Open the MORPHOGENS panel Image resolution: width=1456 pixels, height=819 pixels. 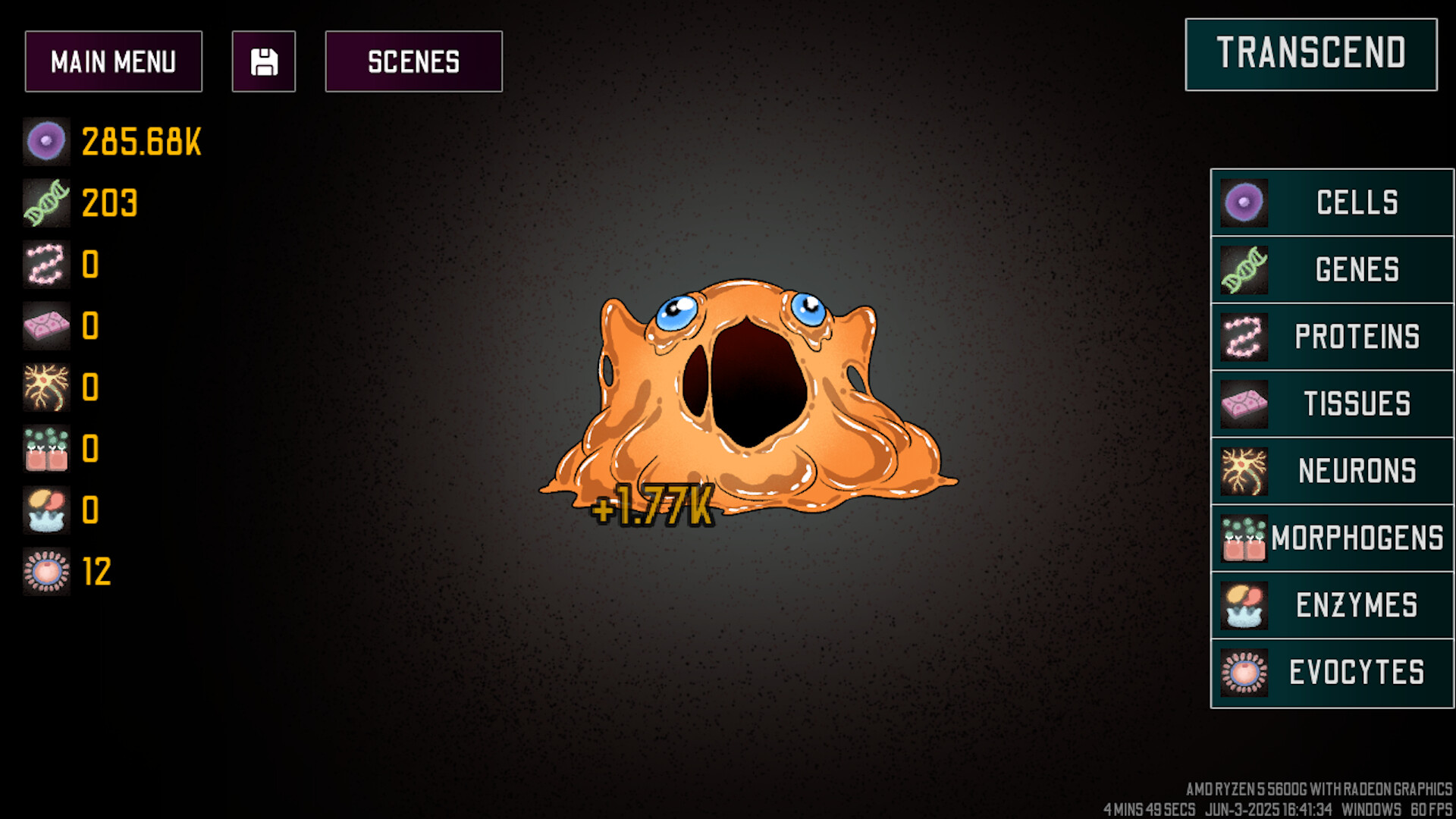[1332, 537]
